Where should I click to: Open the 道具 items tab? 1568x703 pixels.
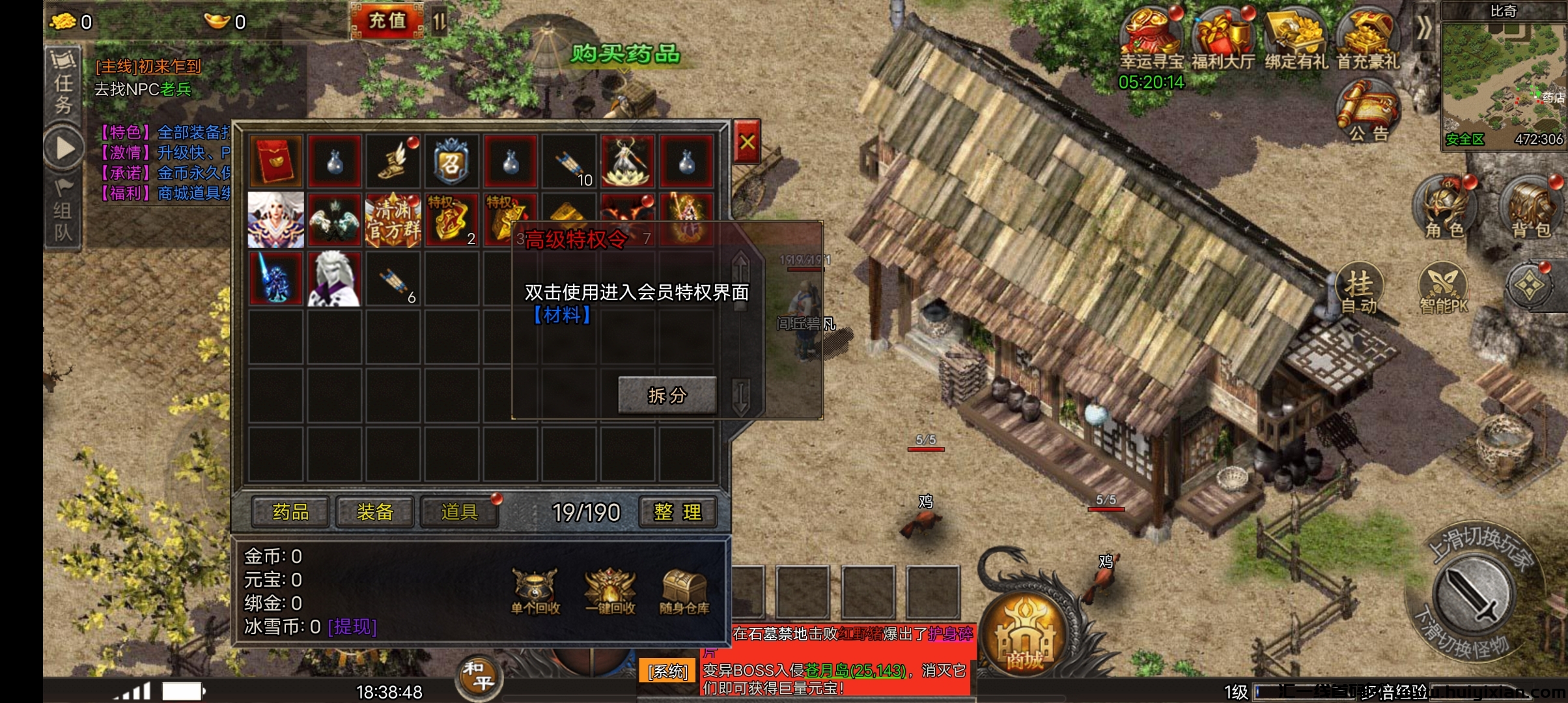tap(460, 512)
